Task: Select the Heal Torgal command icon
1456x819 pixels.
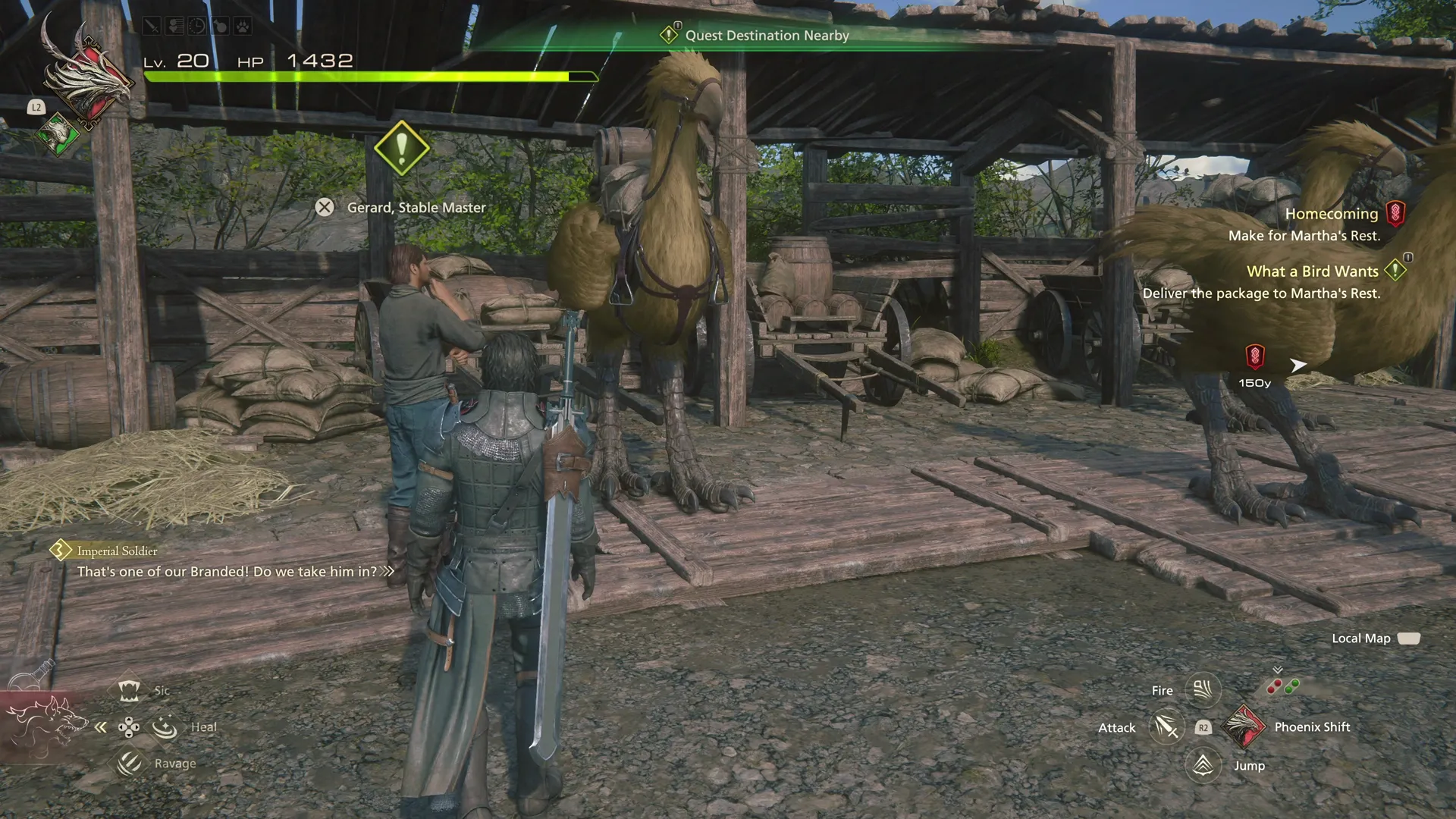Action: (164, 726)
